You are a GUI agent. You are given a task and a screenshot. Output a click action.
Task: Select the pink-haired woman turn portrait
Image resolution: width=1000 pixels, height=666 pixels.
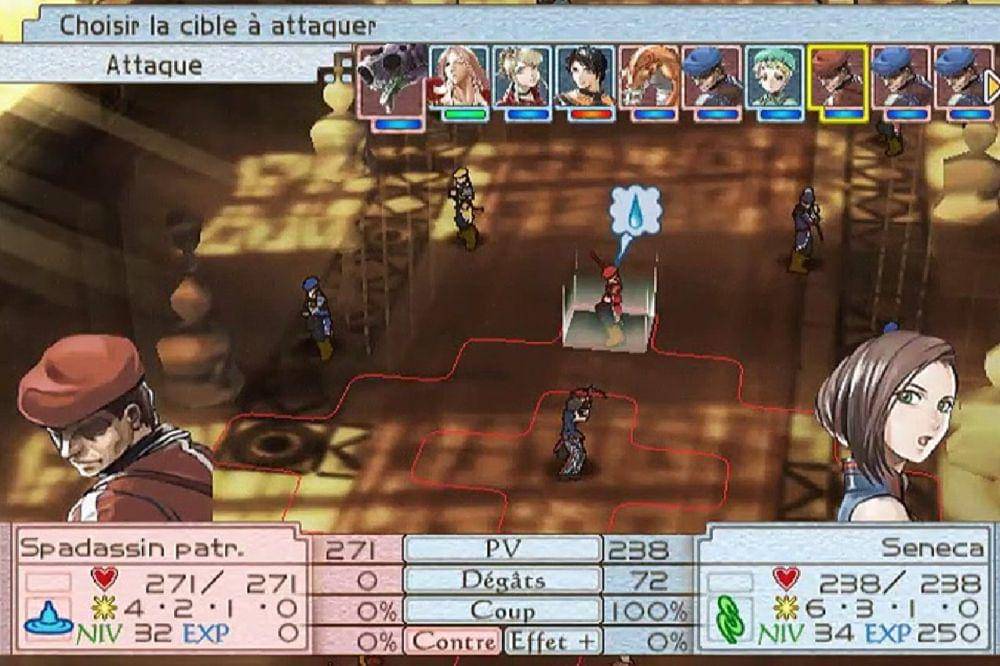pos(459,77)
